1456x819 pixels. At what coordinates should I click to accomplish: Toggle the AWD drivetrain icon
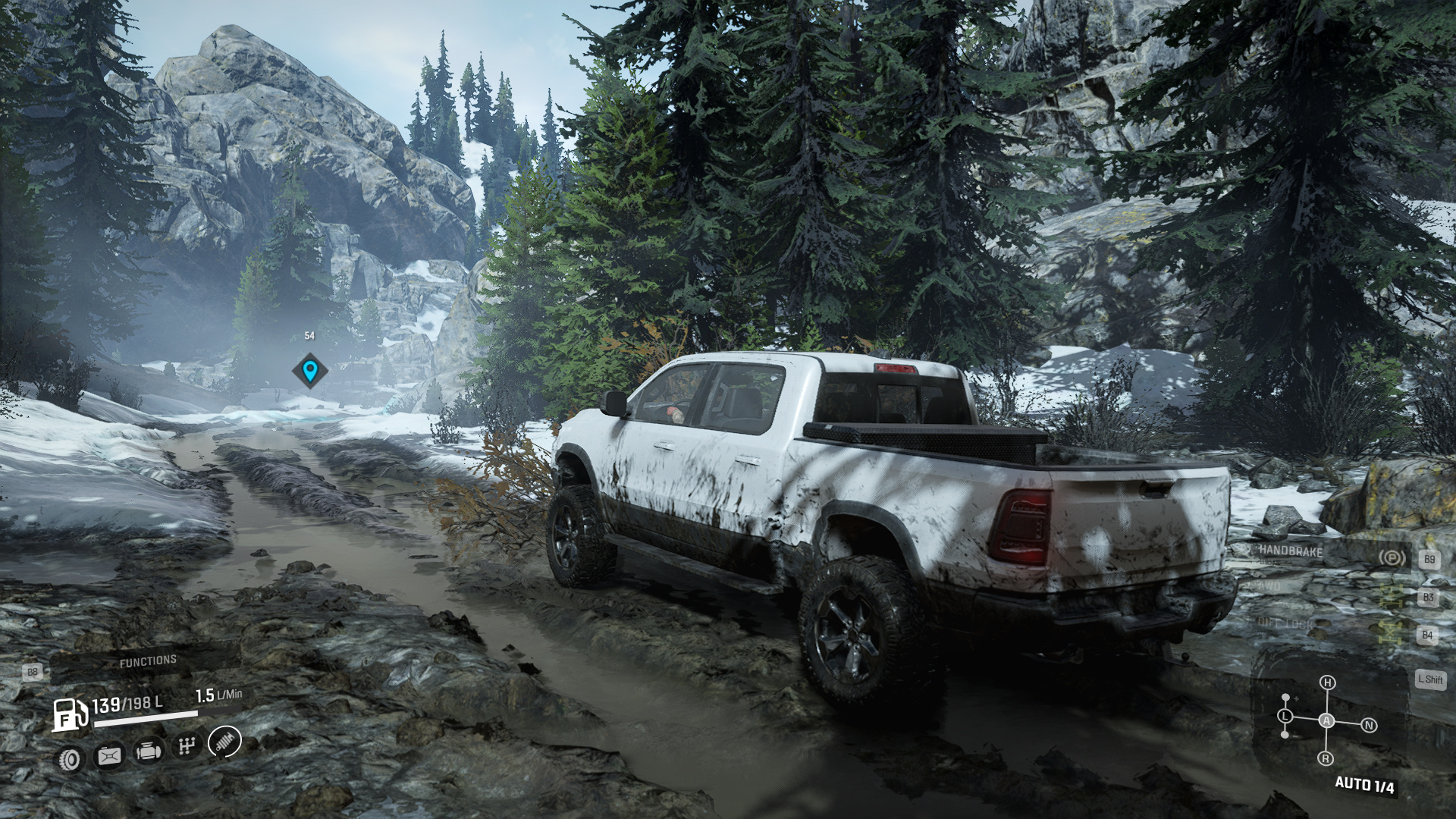[x=1391, y=596]
